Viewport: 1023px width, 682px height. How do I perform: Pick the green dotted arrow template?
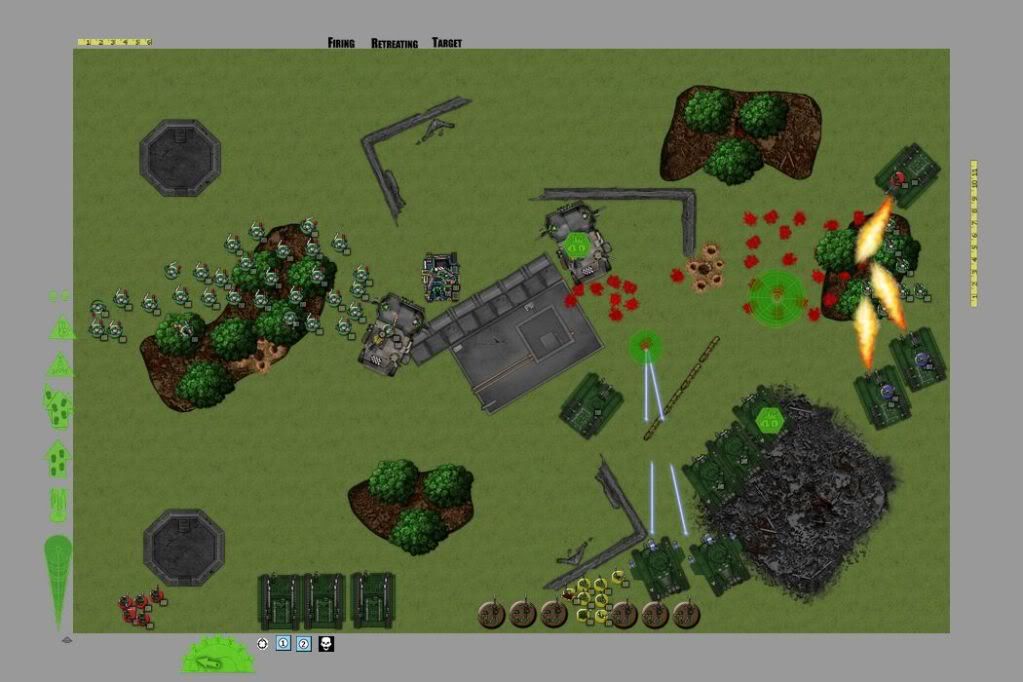[x=58, y=458]
